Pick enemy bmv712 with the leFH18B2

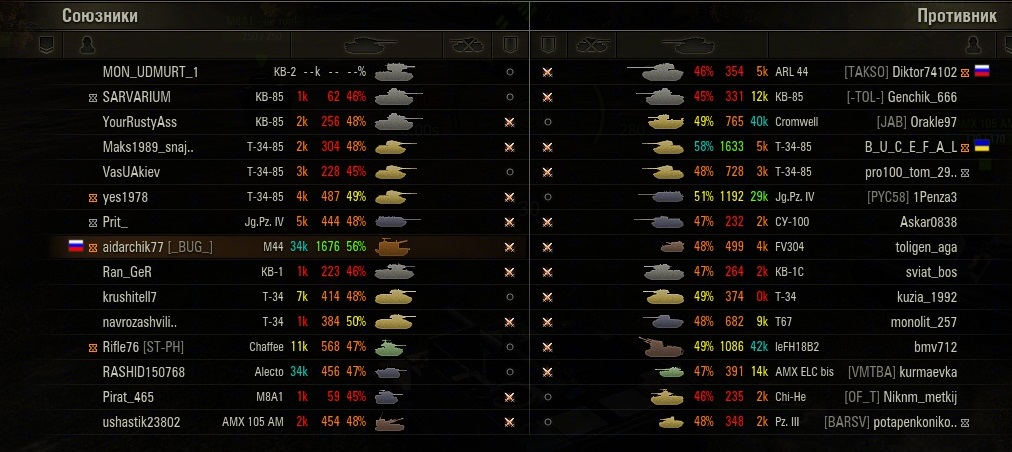[935, 347]
